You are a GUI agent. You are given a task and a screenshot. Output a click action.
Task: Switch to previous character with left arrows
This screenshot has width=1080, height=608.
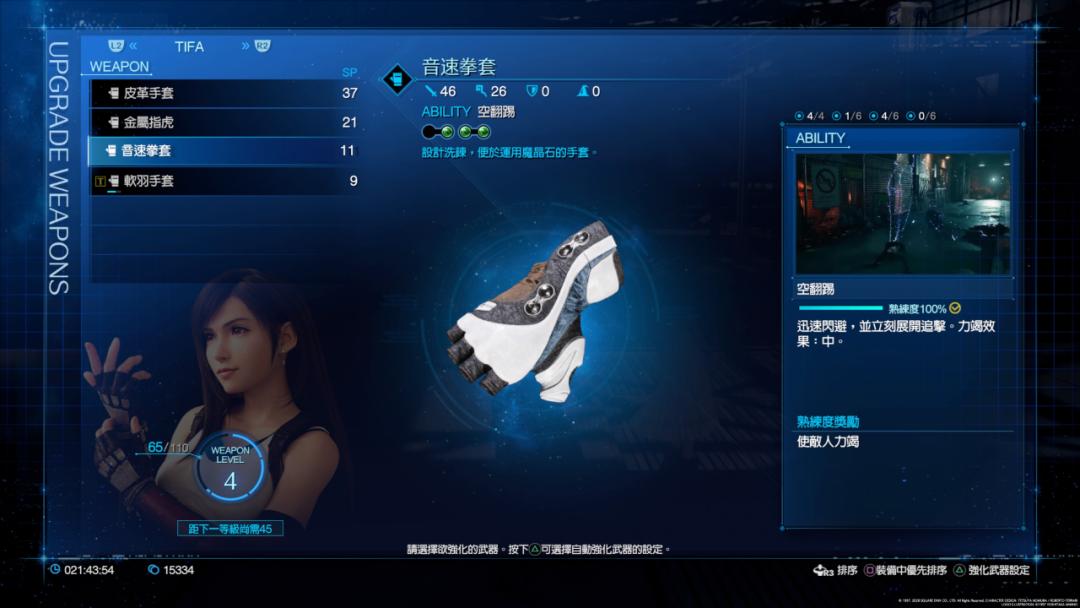(x=133, y=46)
